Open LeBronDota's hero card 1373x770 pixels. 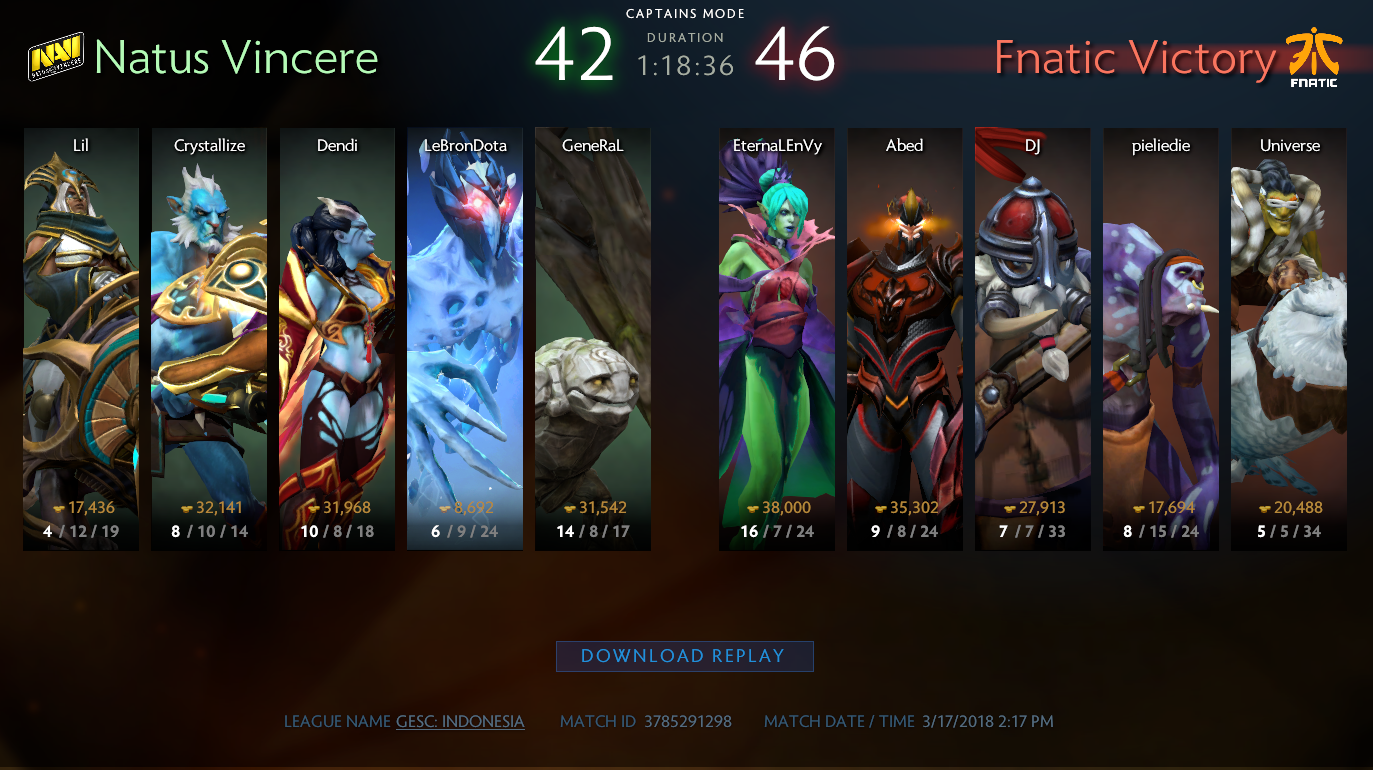(465, 338)
